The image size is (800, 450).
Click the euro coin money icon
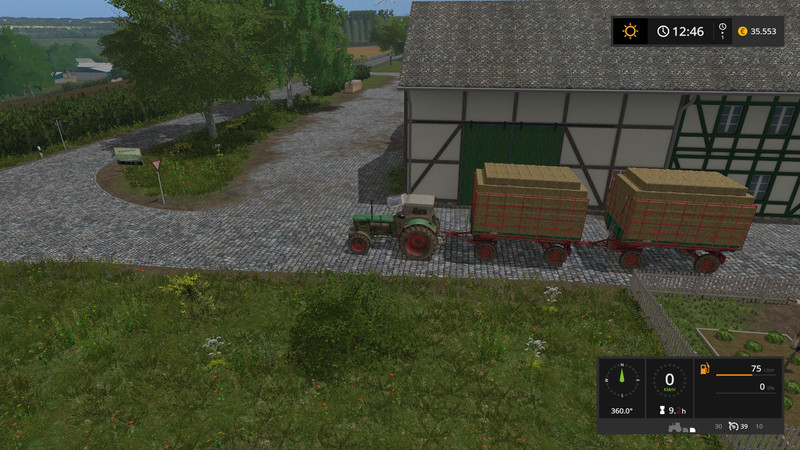(x=742, y=31)
